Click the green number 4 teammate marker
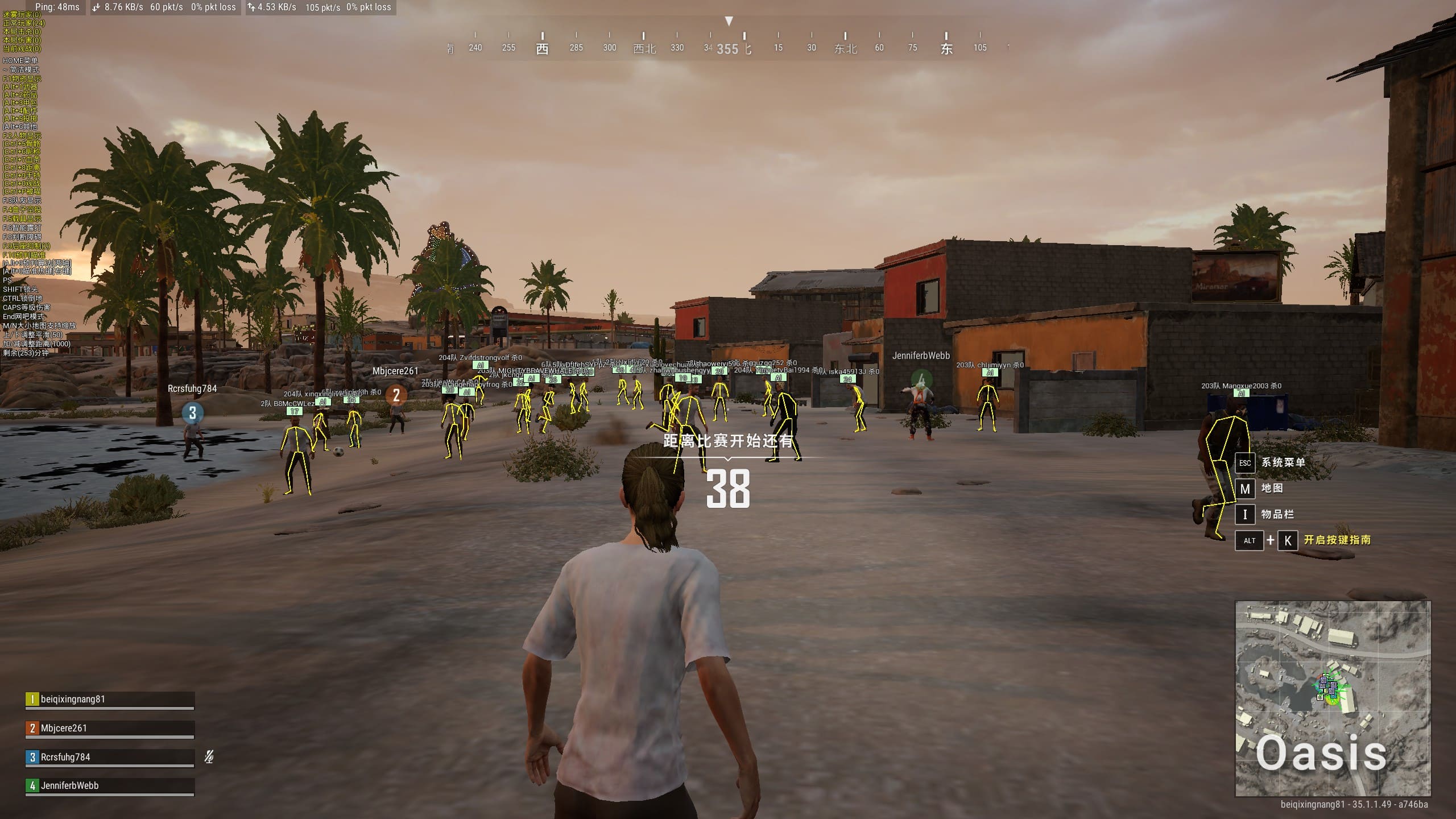Image resolution: width=1456 pixels, height=819 pixels. pyautogui.click(x=921, y=379)
